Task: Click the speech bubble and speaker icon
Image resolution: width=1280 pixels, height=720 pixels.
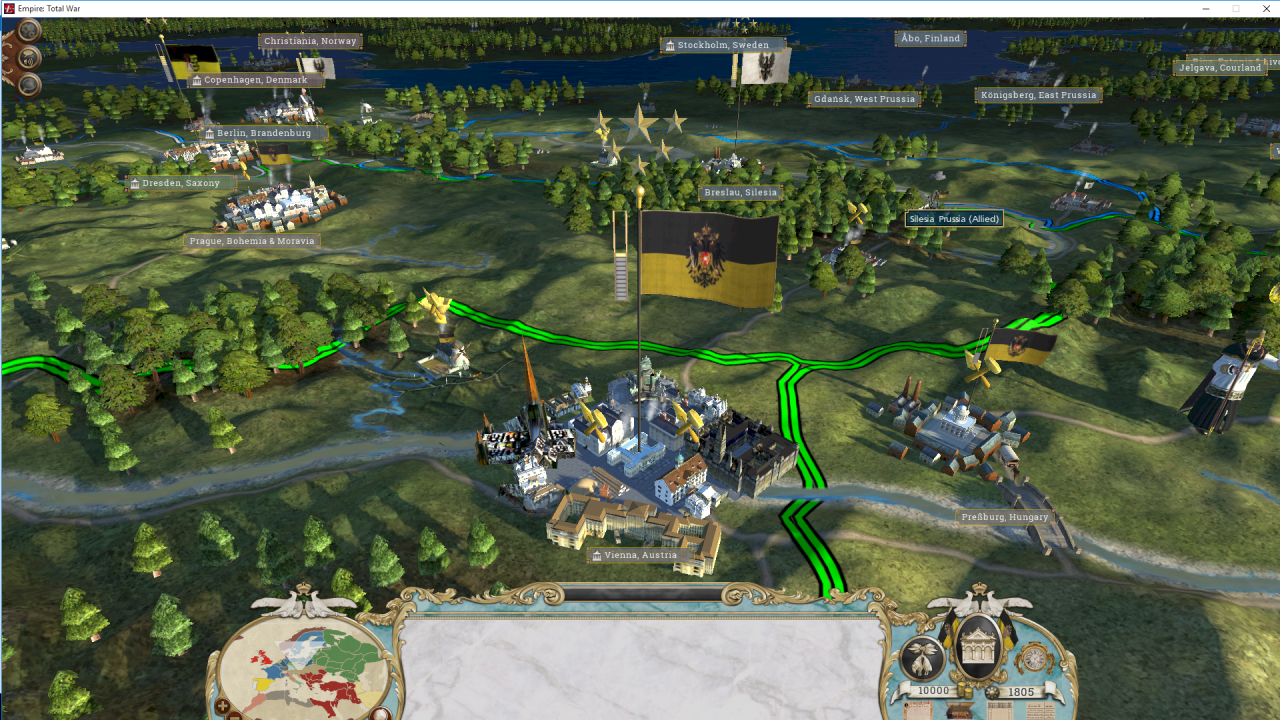Action: [x=29, y=57]
